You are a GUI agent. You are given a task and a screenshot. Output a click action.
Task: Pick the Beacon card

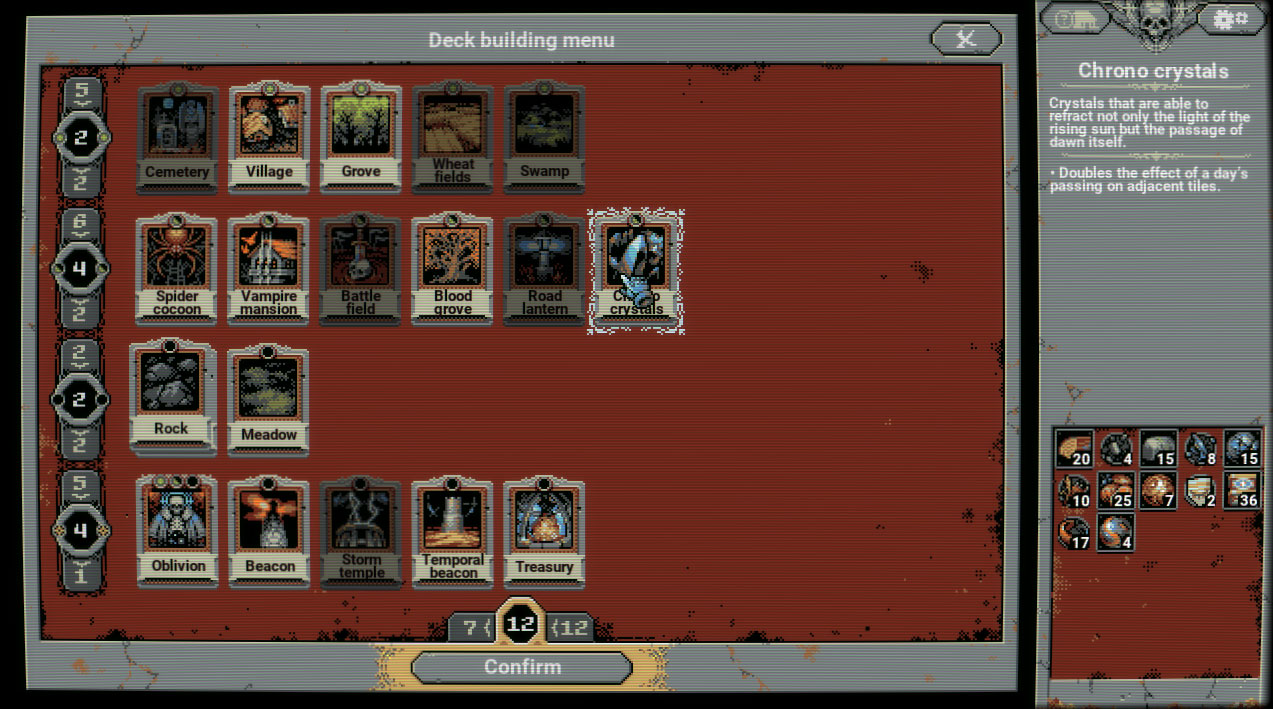click(x=269, y=531)
